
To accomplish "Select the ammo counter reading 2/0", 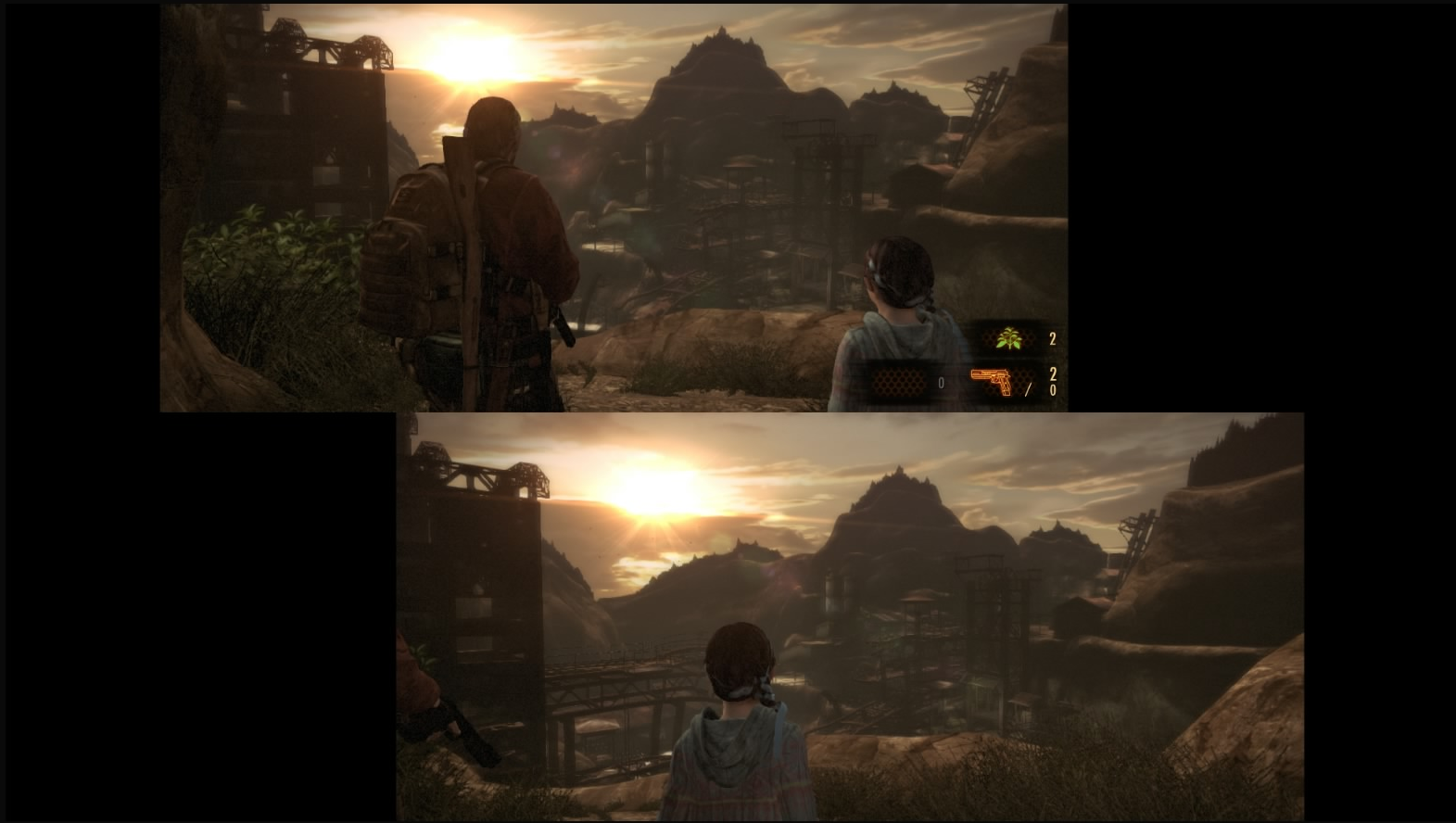I will coord(1053,382).
